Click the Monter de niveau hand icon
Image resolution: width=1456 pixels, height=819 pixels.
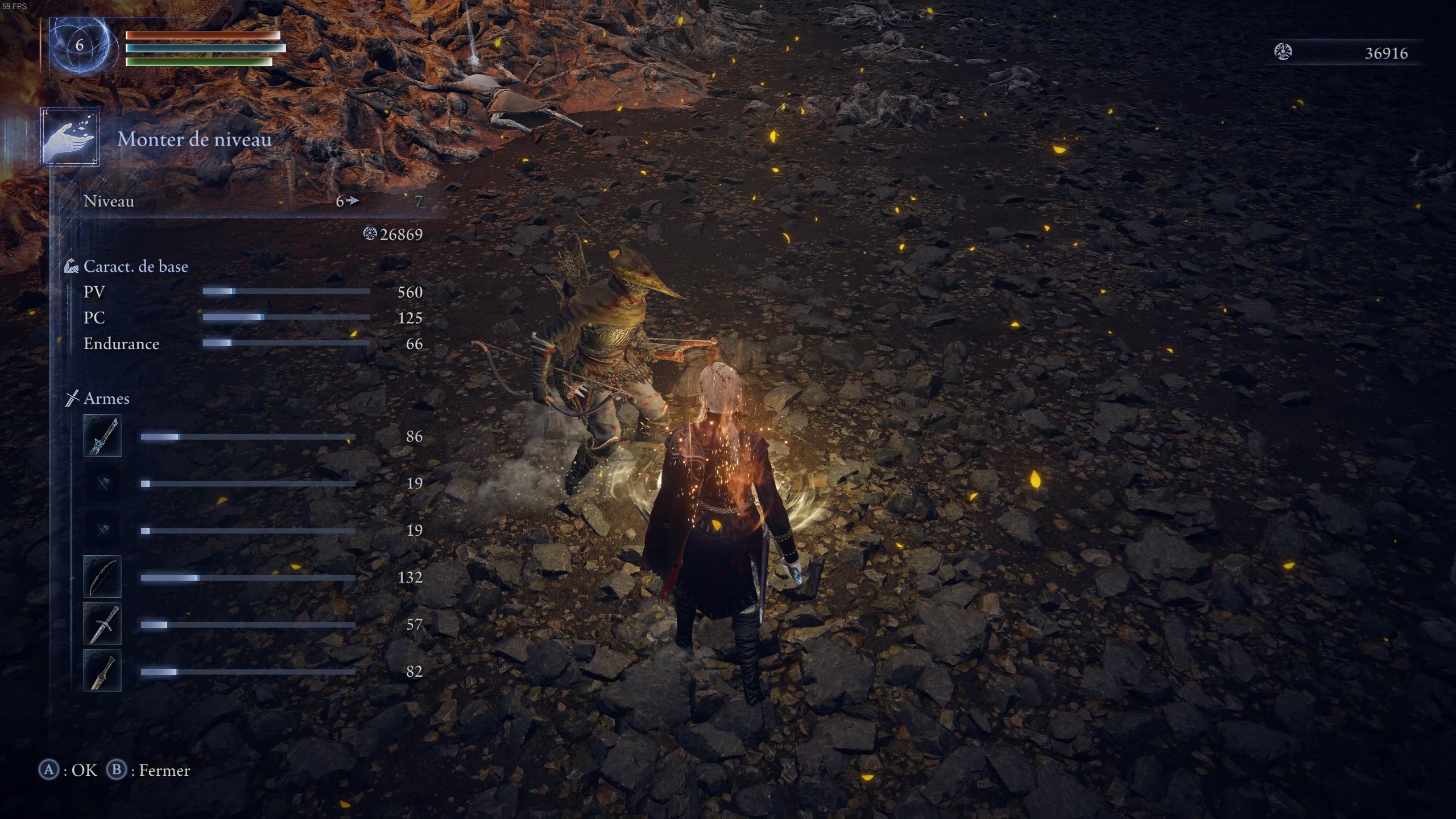pos(70,137)
